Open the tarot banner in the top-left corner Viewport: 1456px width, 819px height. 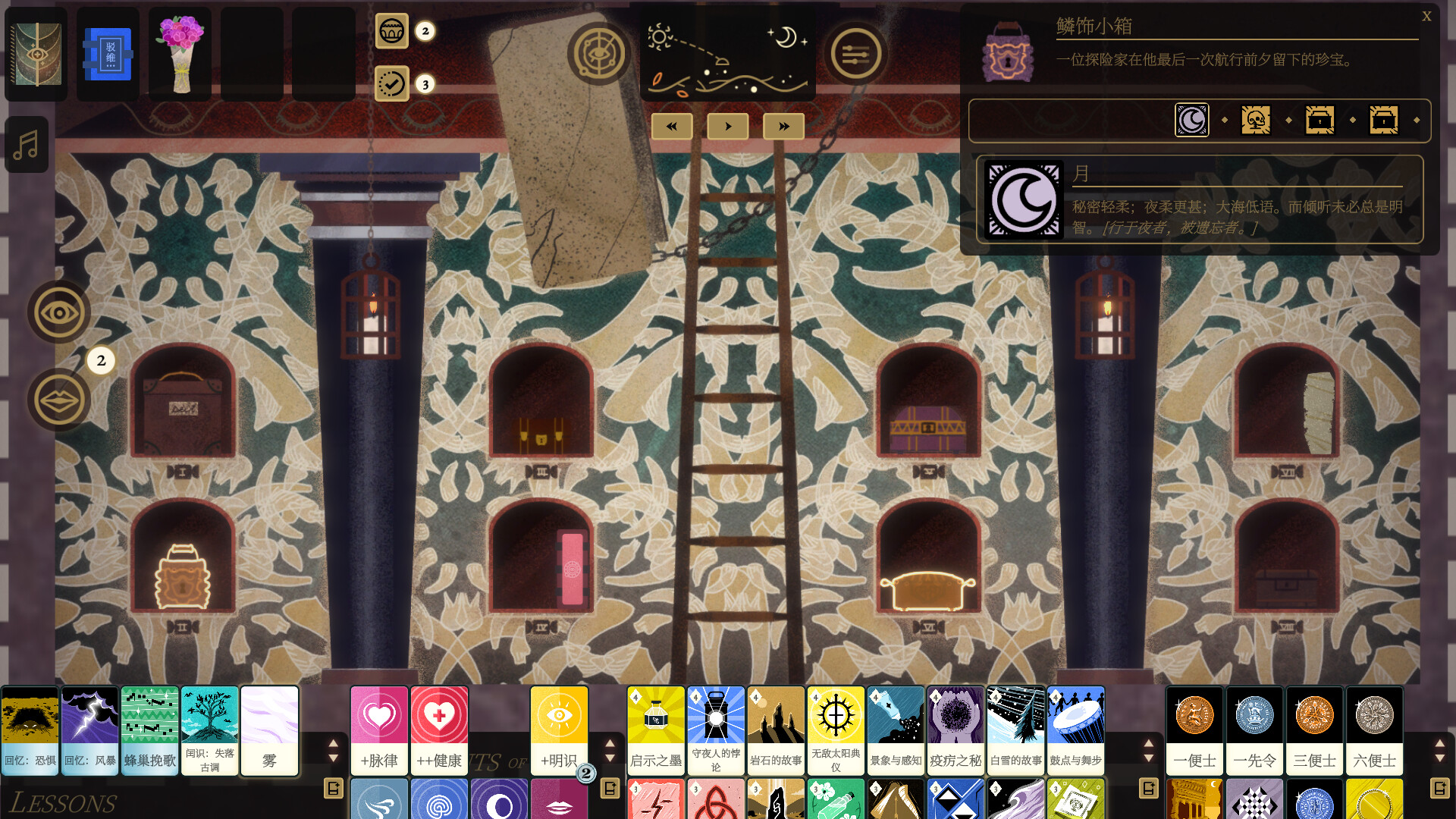(x=36, y=53)
